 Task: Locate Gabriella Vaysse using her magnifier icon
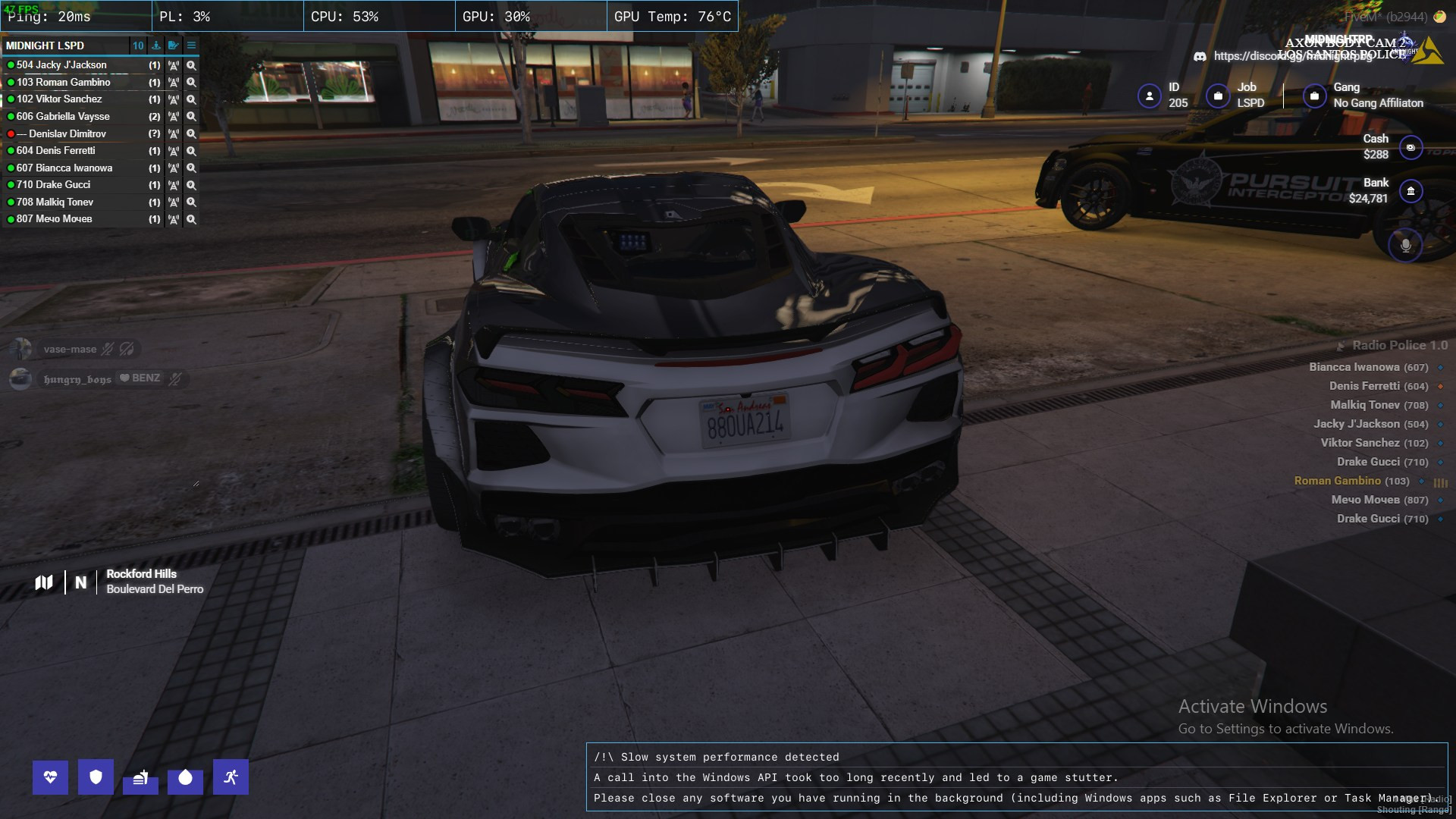[x=191, y=117]
